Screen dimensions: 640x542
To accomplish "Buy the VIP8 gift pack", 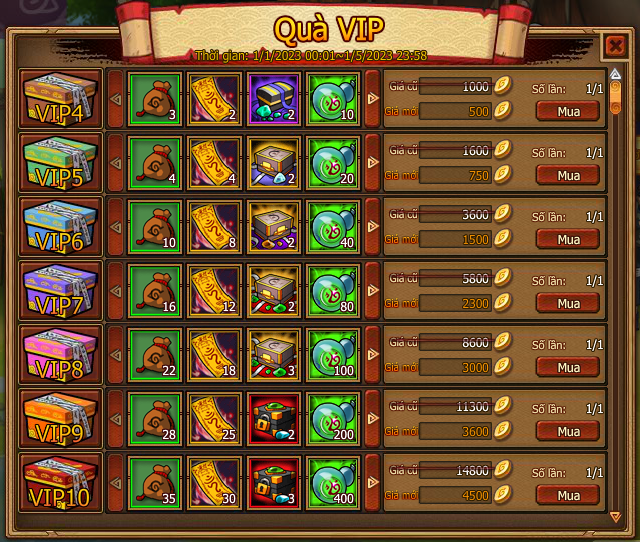I will [568, 367].
